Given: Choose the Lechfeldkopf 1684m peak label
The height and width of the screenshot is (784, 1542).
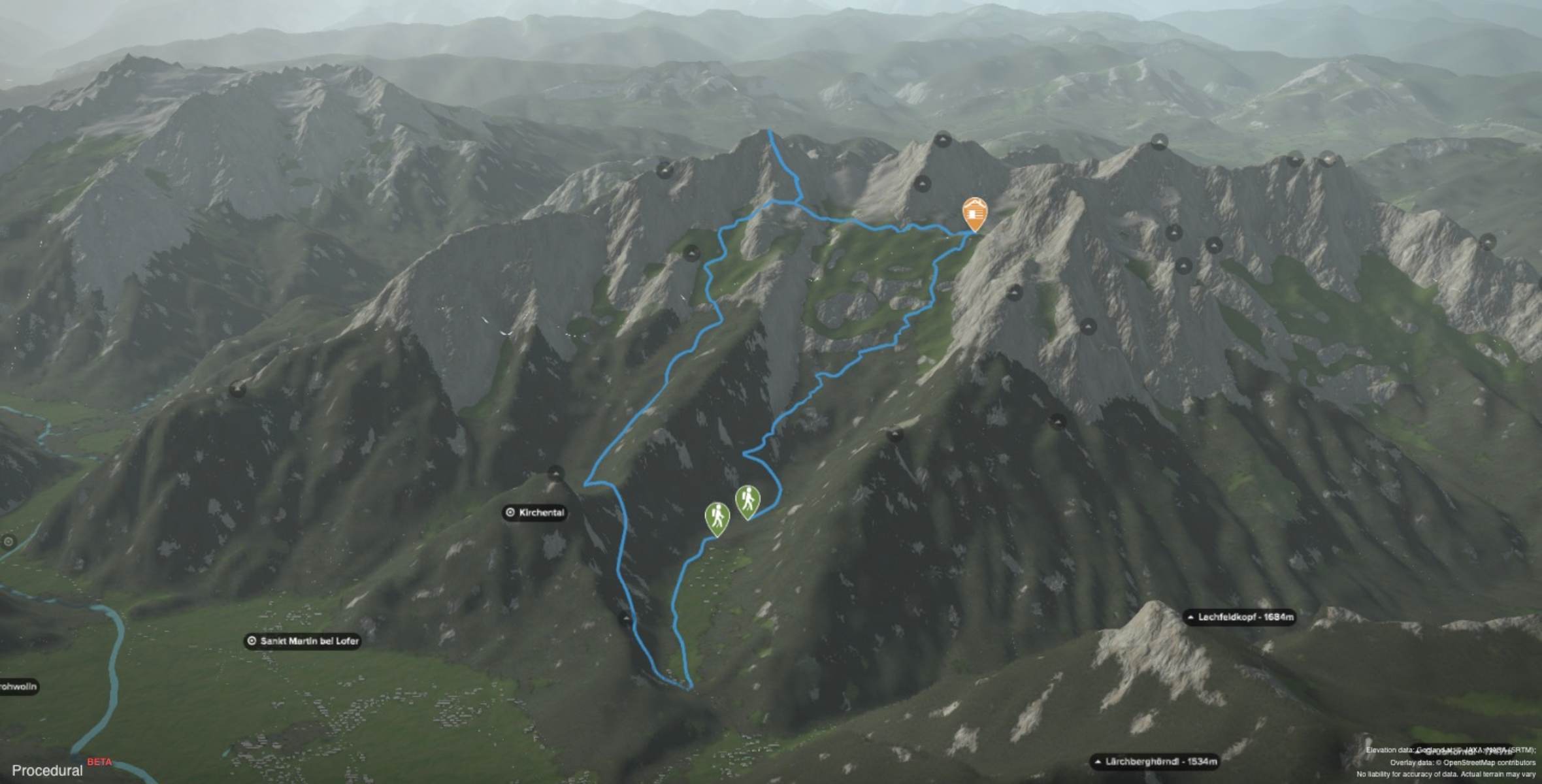Looking at the screenshot, I should 1239,617.
